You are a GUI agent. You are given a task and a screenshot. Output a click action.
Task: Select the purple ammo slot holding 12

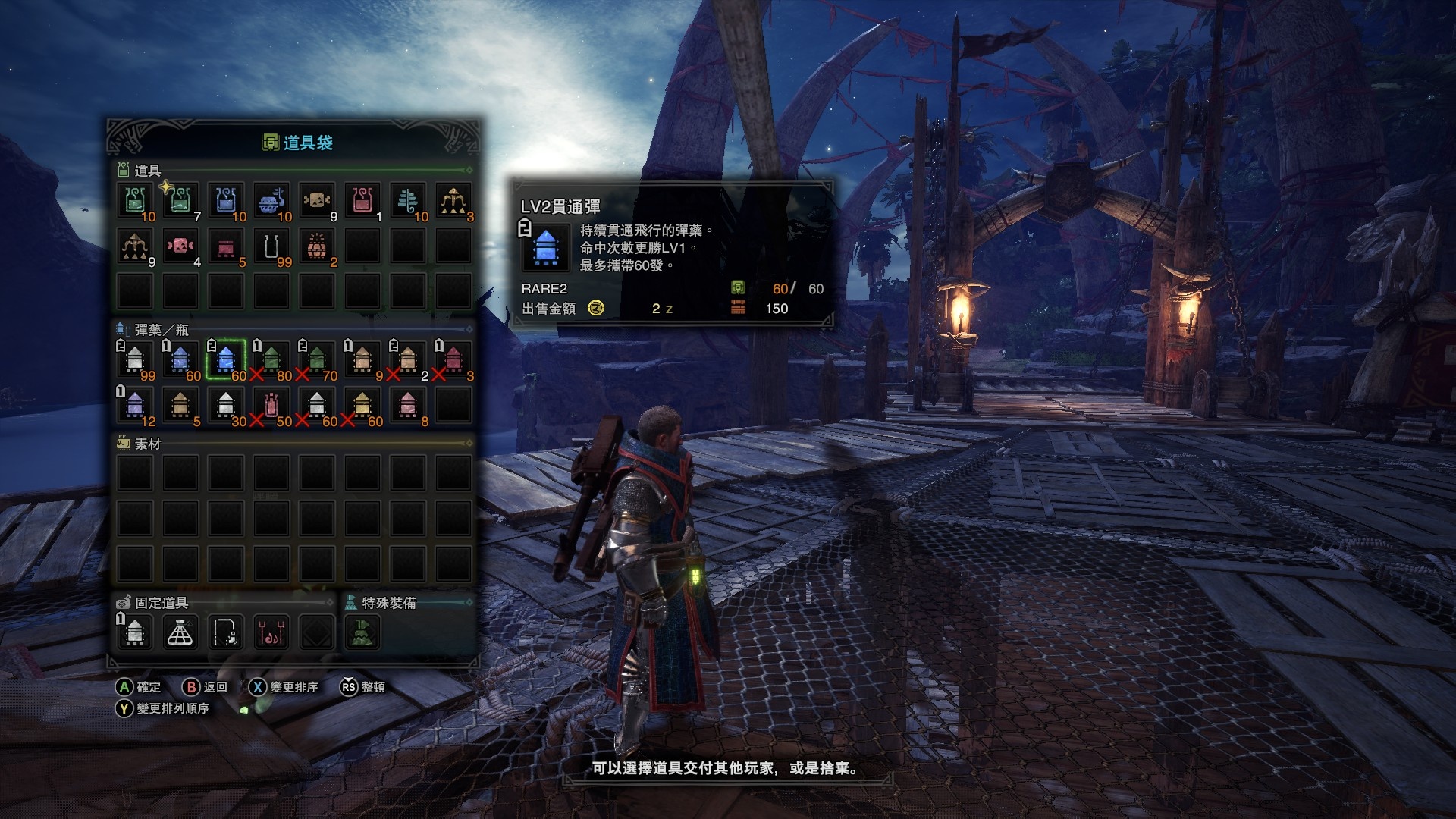135,404
